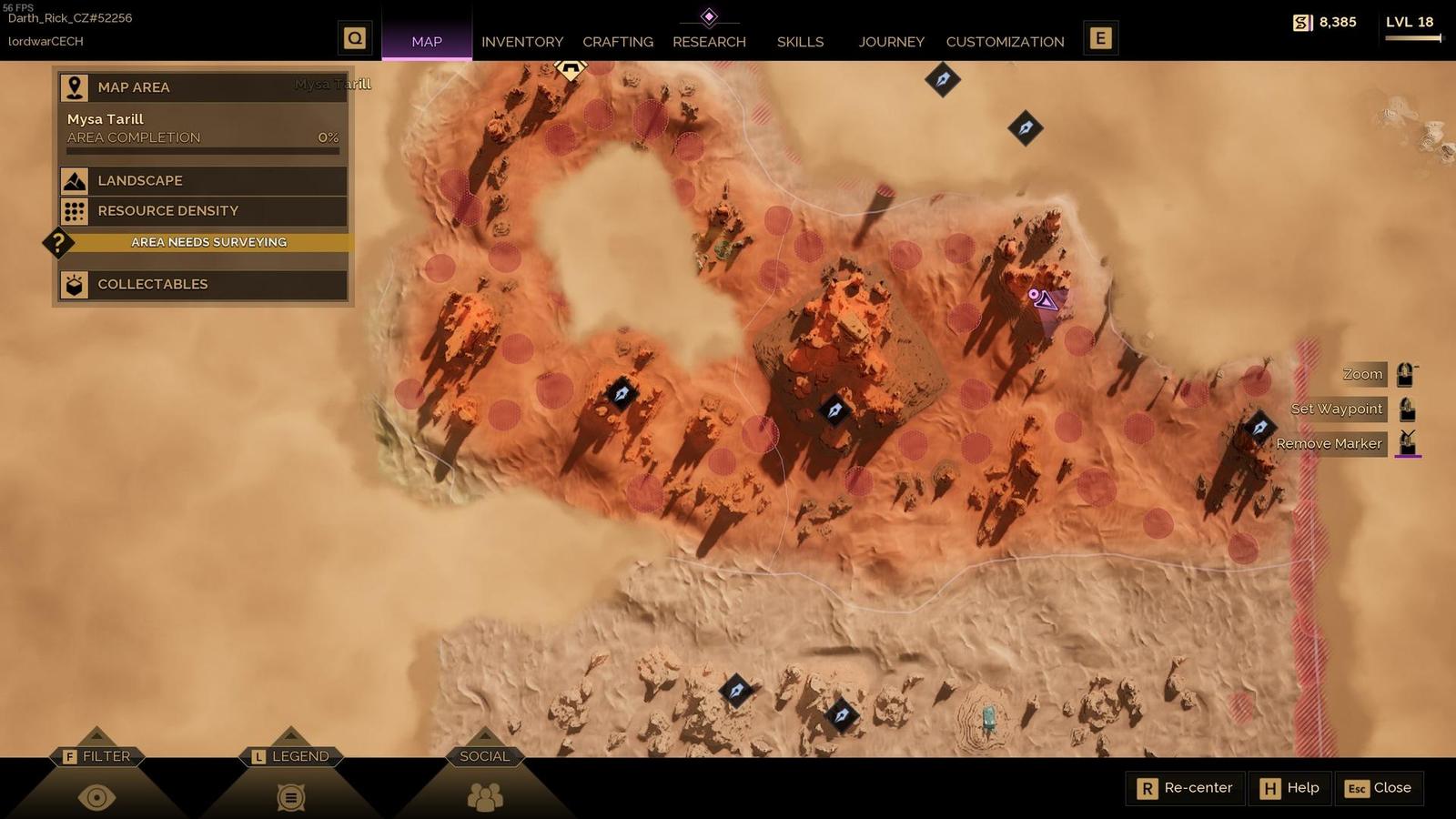The image size is (1456, 819).
Task: Expand the Social panel
Action: 484,756
